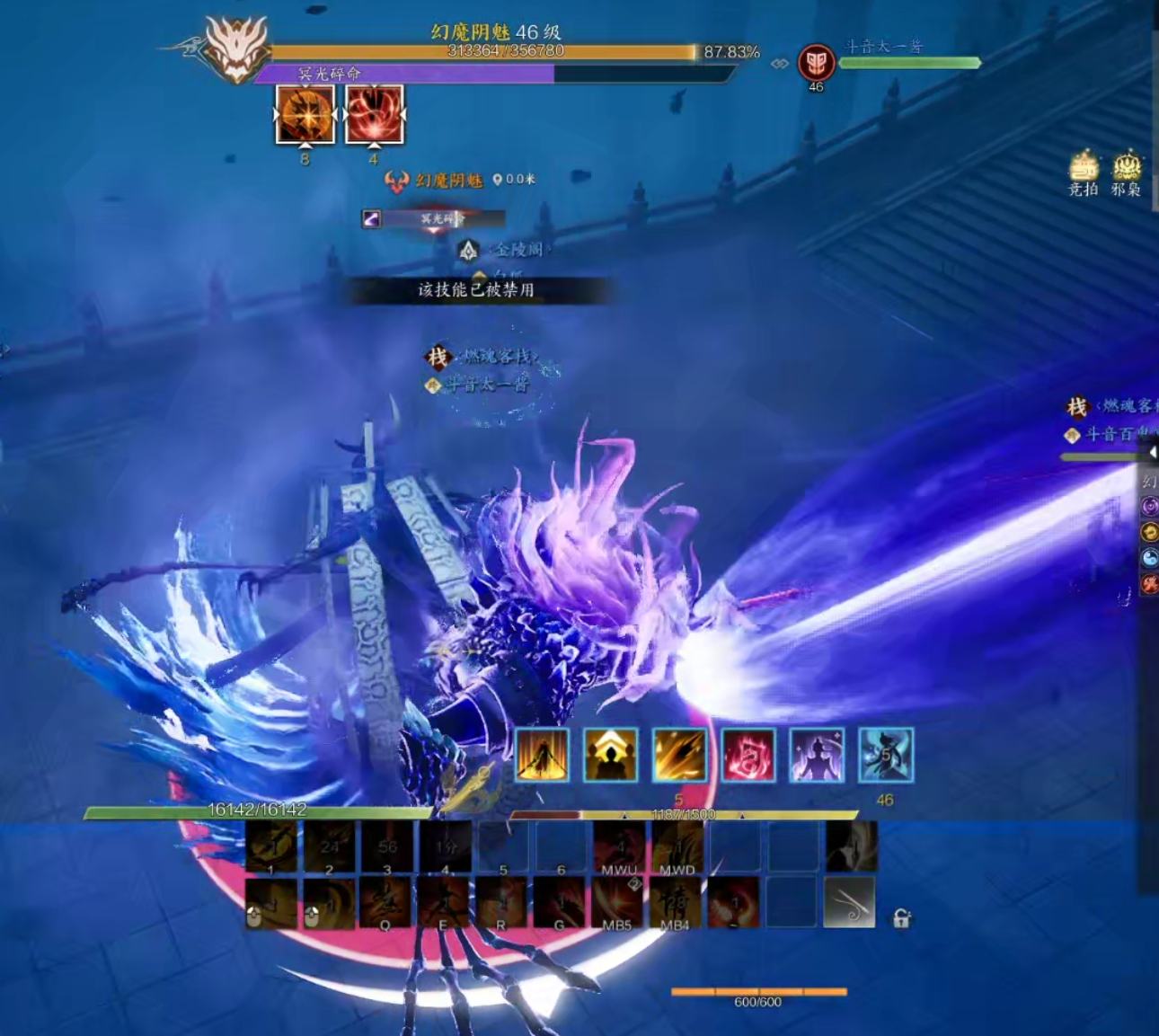Viewport: 1159px width, 1036px height.
Task: Click the red mask target-of-target portrait
Action: point(816,62)
